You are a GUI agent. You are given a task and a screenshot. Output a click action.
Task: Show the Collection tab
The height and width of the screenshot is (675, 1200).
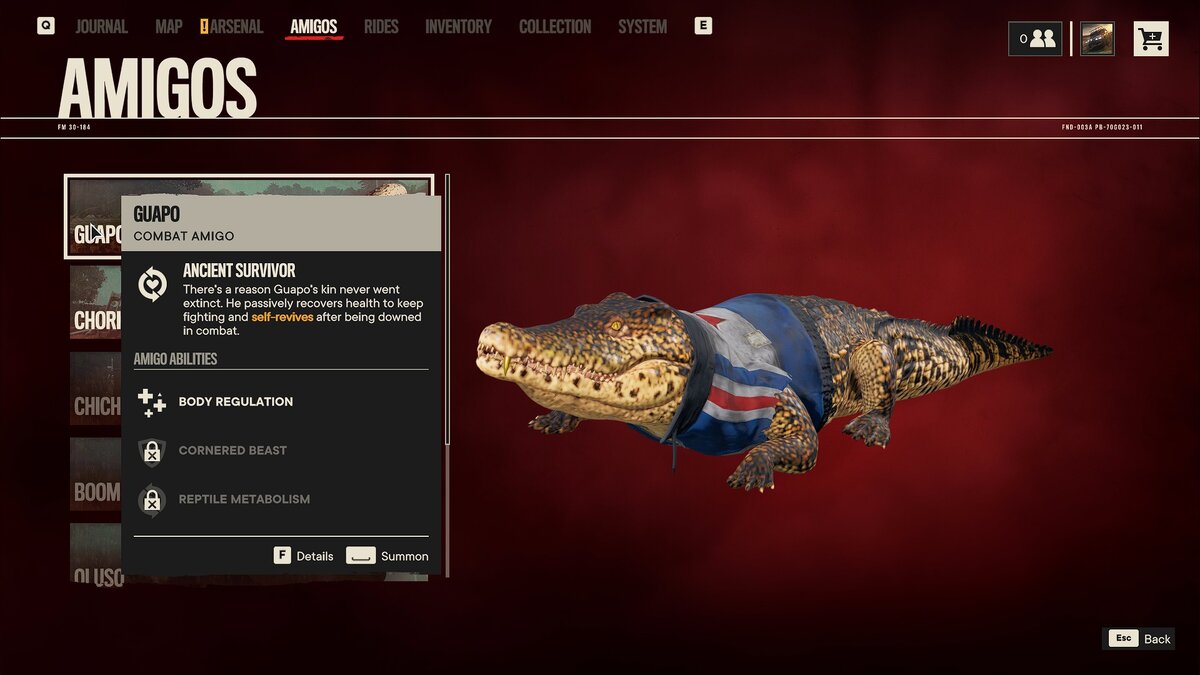[x=554, y=27]
